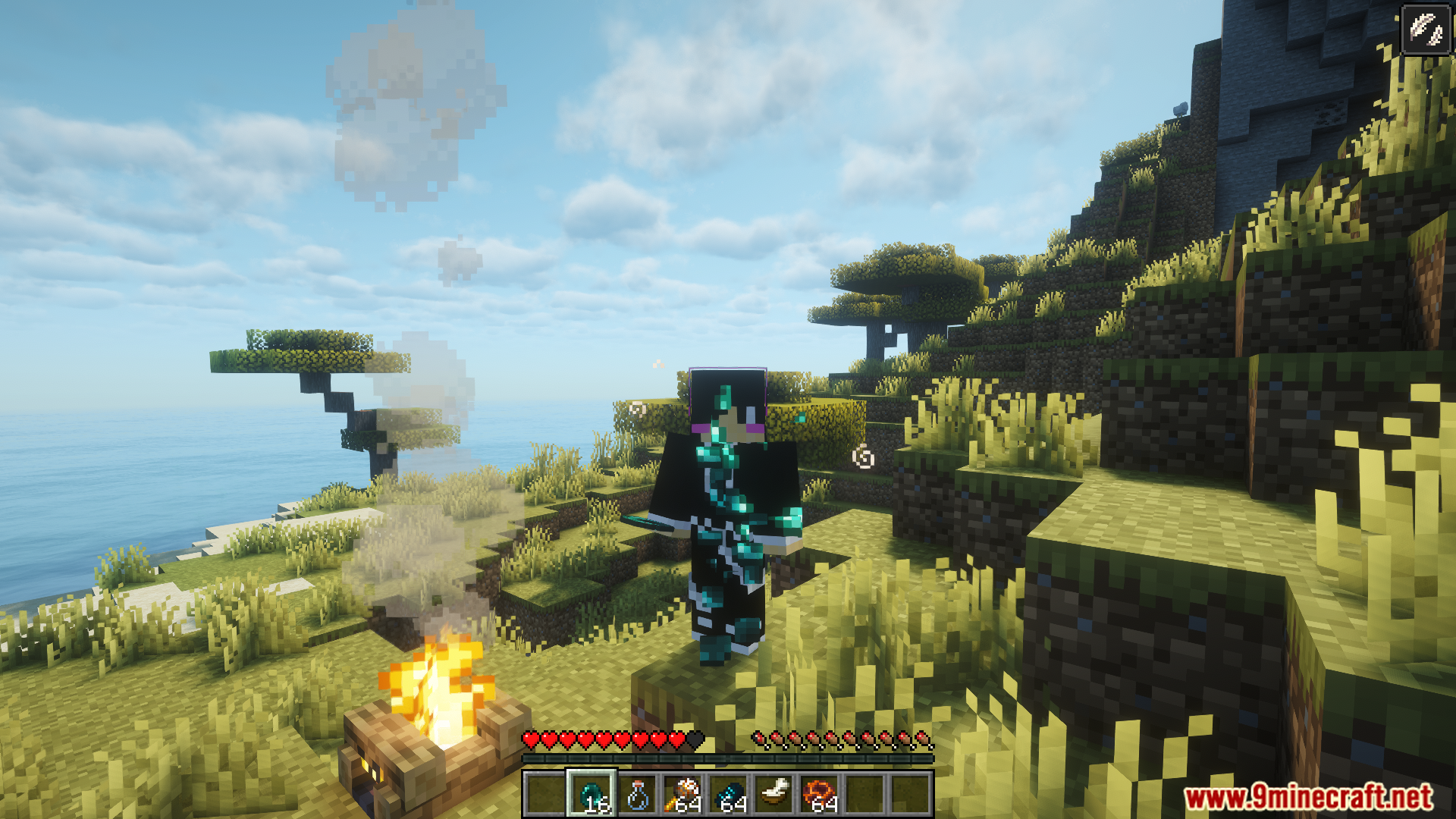Click the slow falling feather effect icon
Viewport: 1456px width, 819px height.
[x=1426, y=30]
